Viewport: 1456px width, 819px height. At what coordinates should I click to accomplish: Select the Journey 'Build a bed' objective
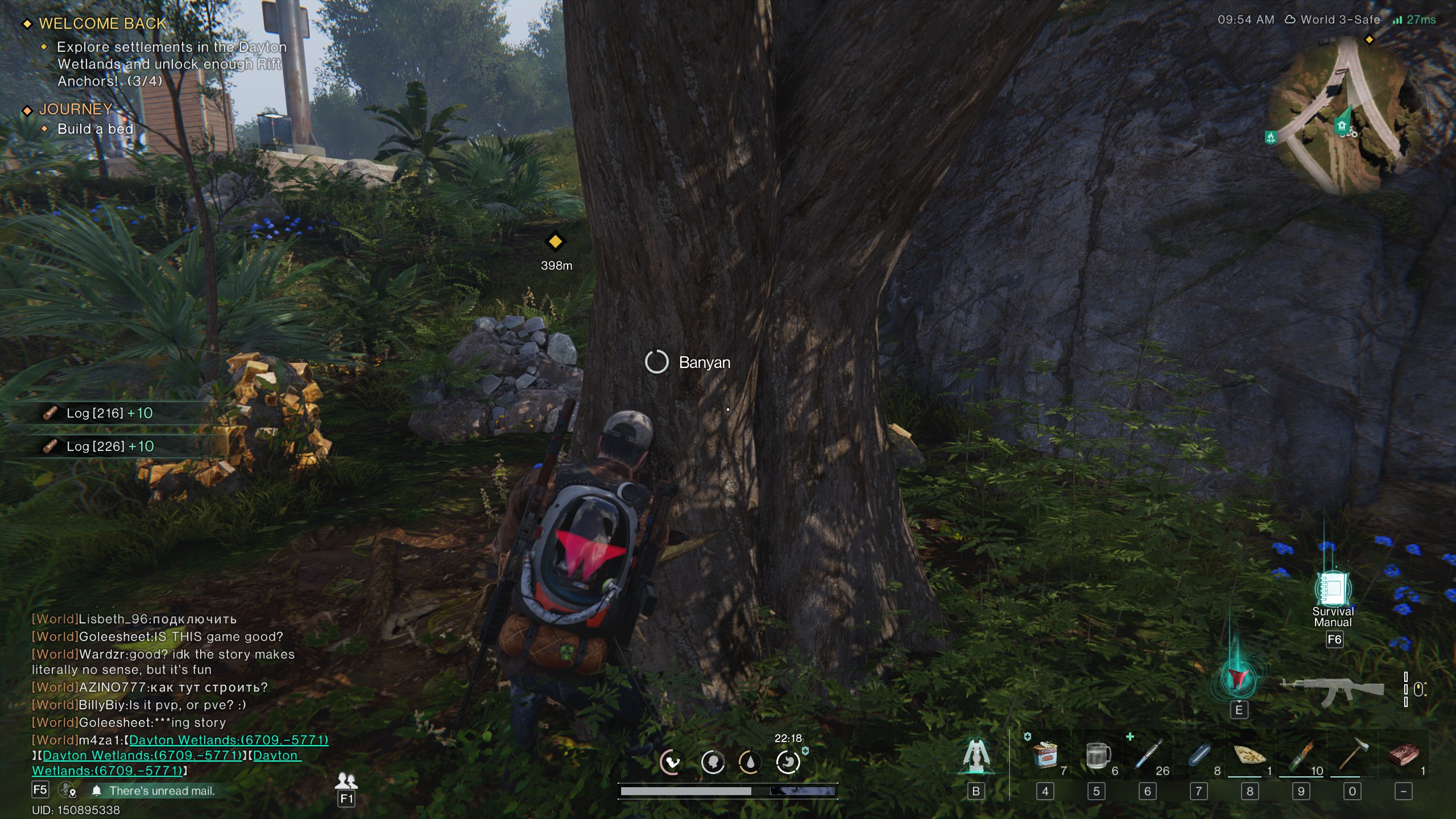coord(95,129)
